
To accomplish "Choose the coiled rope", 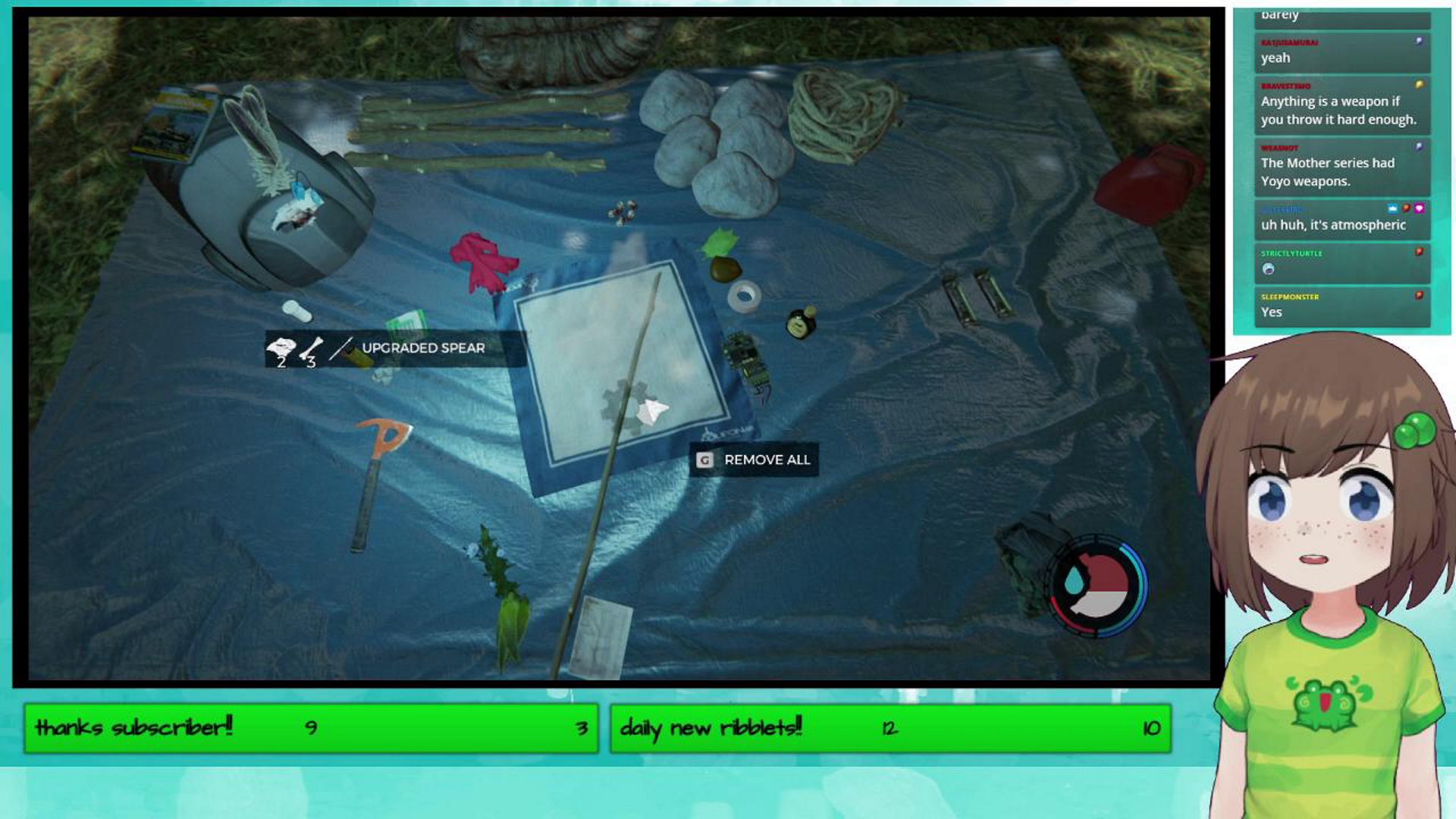I will point(840,114).
